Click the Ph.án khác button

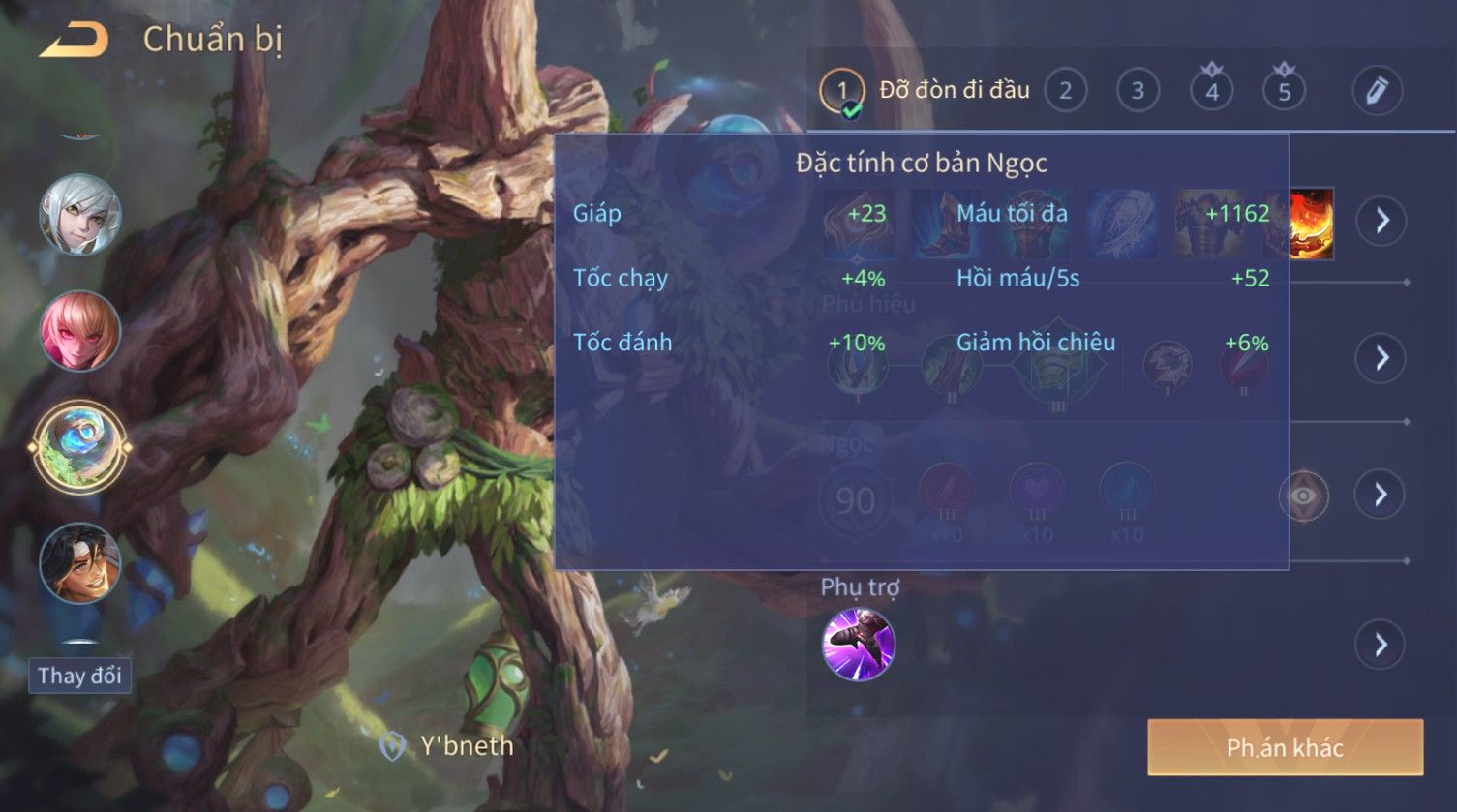1285,747
